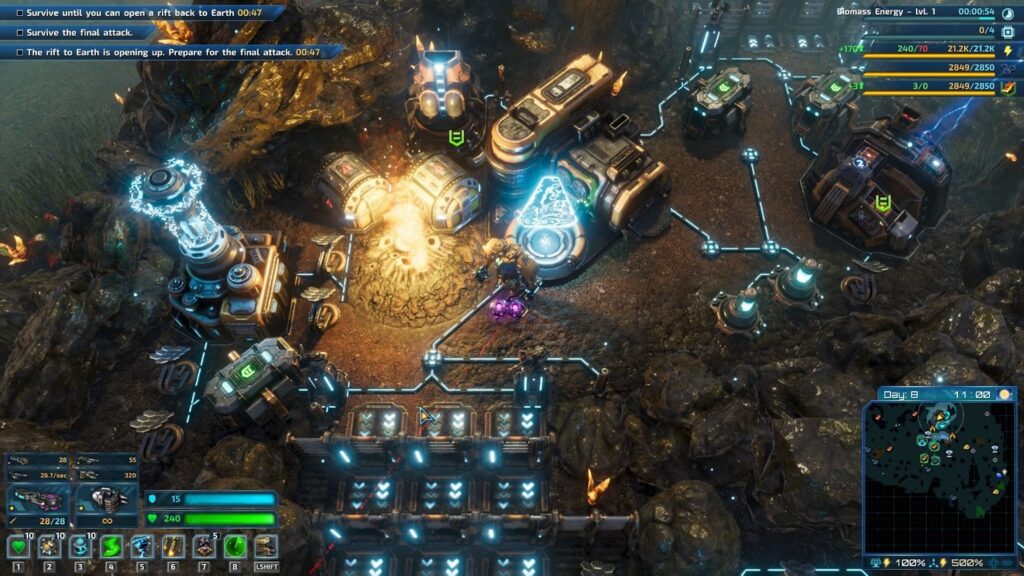Image resolution: width=1024 pixels, height=576 pixels.
Task: Activate the mine item in slot 2
Action: (50, 546)
